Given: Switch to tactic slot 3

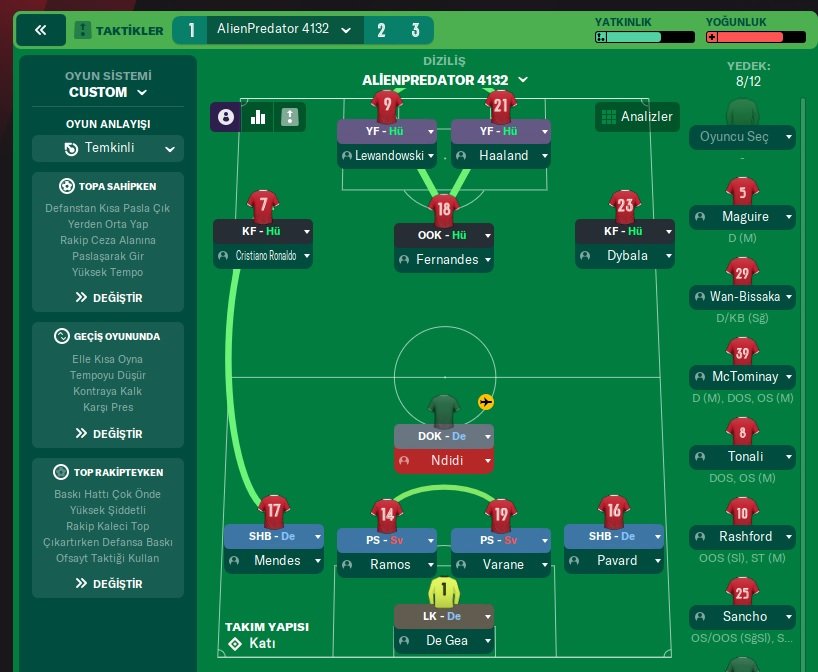Looking at the screenshot, I should [x=415, y=30].
